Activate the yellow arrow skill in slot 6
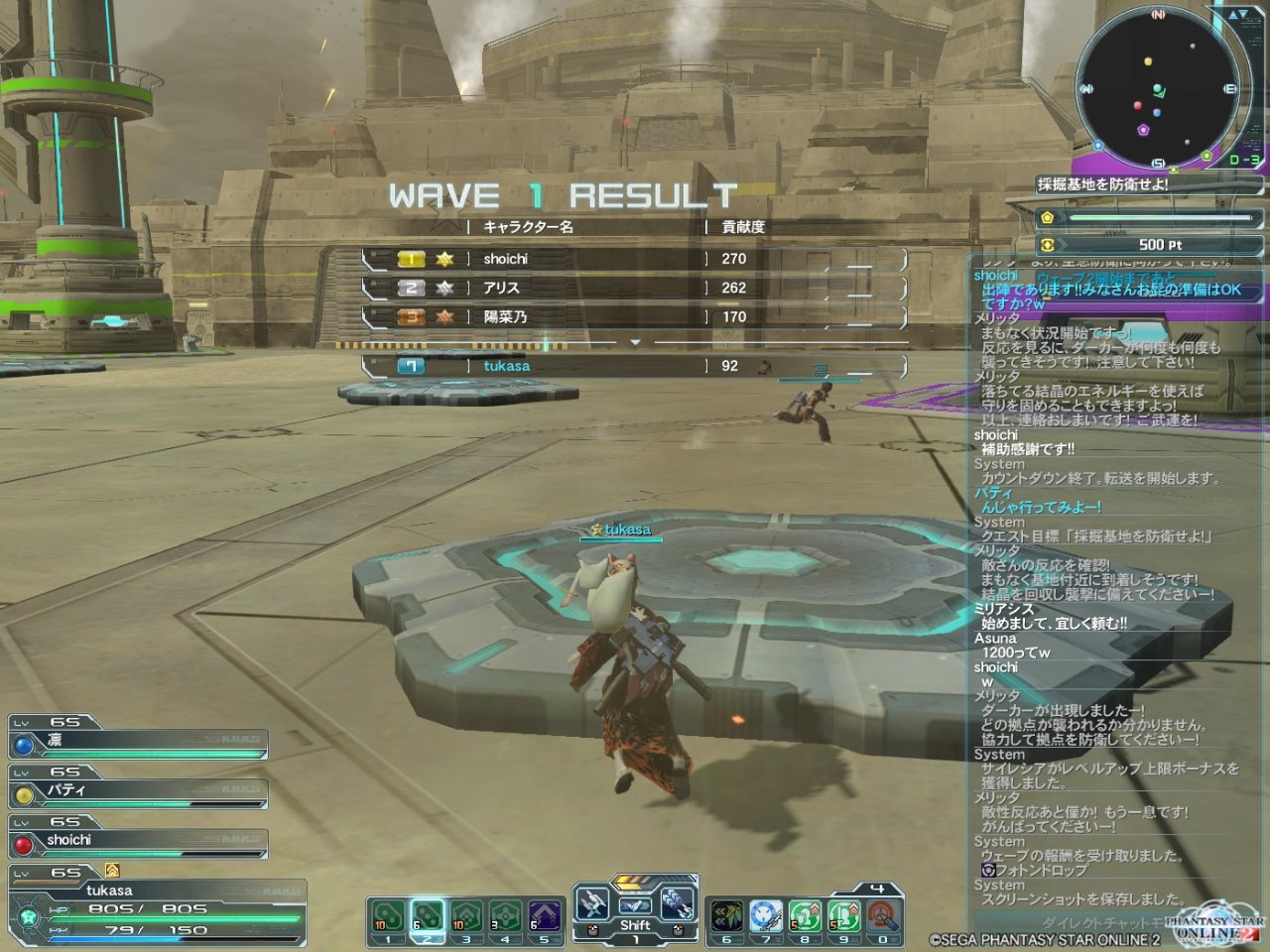Image resolution: width=1270 pixels, height=952 pixels. pyautogui.click(x=726, y=918)
